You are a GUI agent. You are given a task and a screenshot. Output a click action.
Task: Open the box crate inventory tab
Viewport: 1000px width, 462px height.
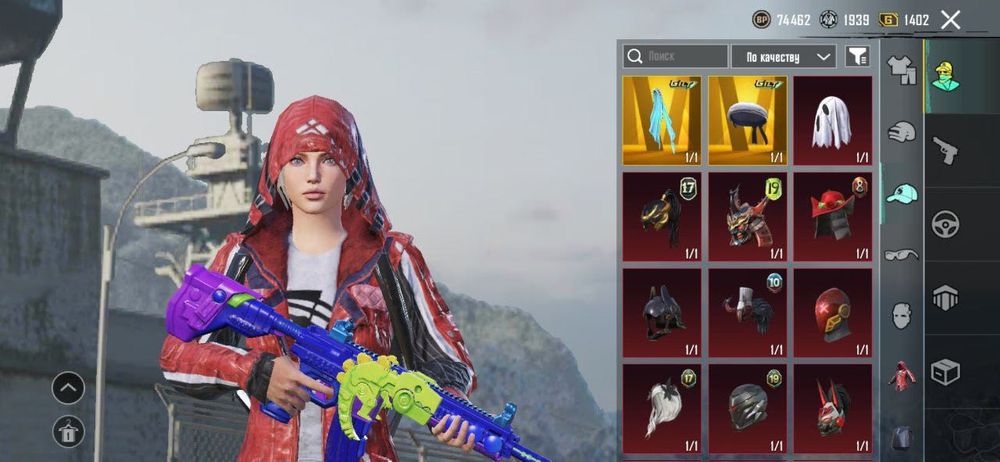(944, 371)
